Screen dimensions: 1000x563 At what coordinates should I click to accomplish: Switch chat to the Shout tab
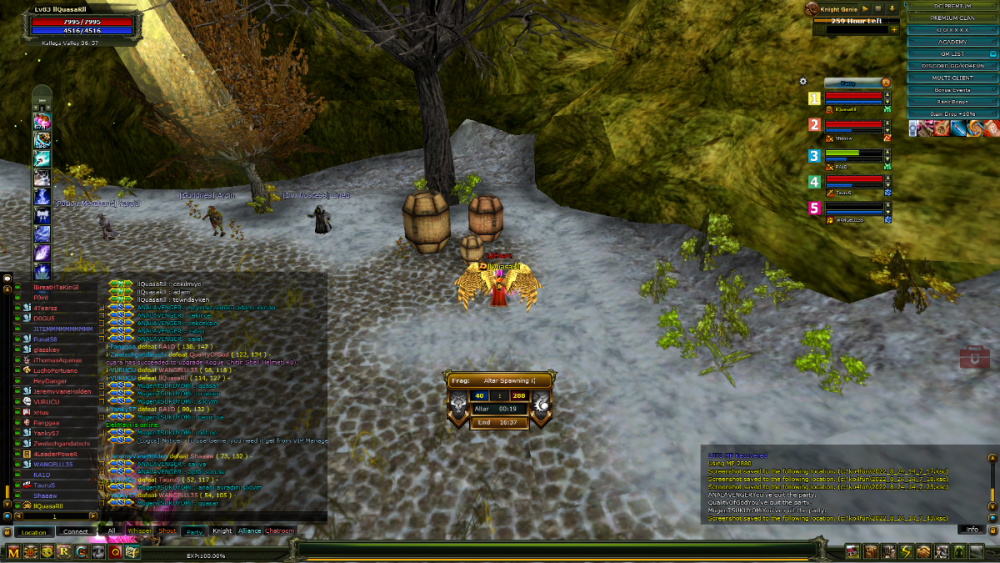coord(168,531)
